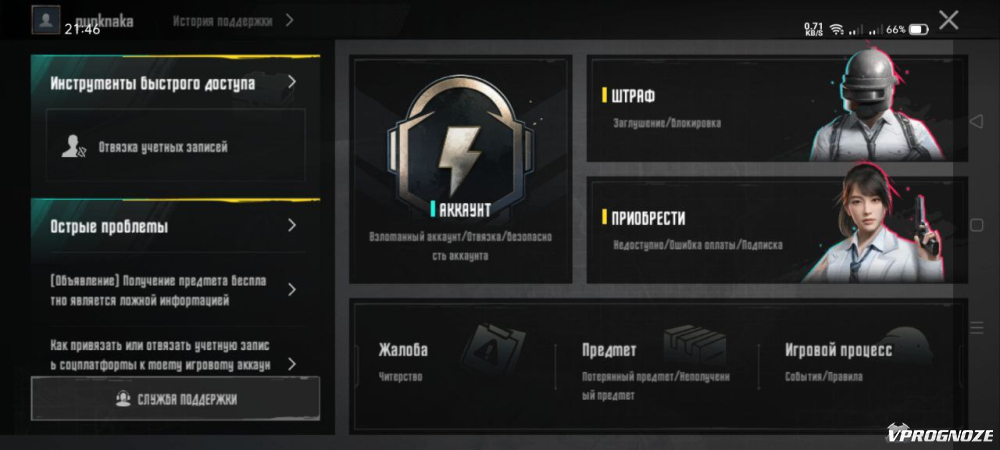This screenshot has width=1000, height=450.
Task: Expand Инструменты быстрого доступа section
Action: point(175,83)
